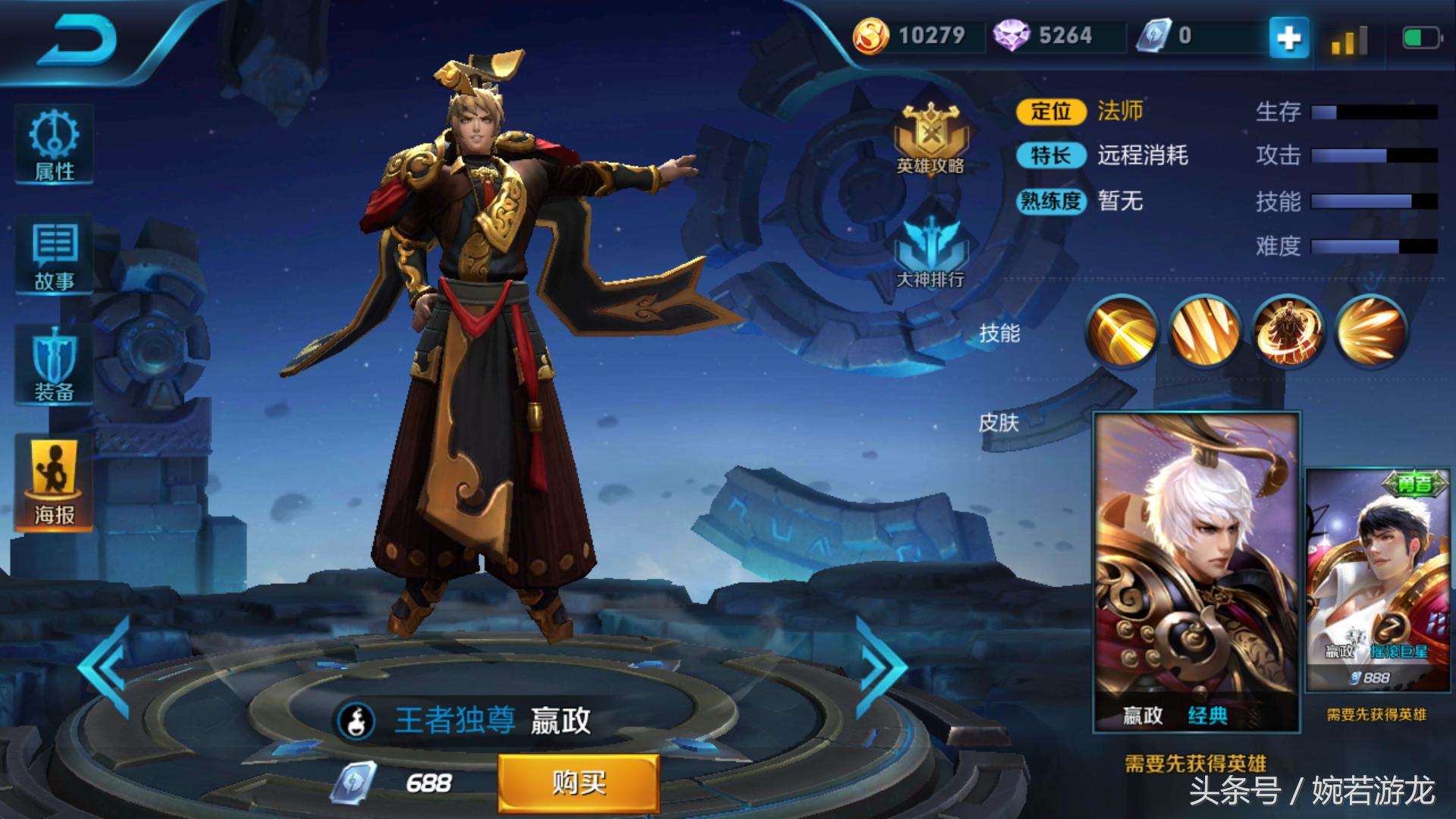Image resolution: width=1456 pixels, height=819 pixels.
Task: Go back using the top-left arrow
Action: (76, 39)
